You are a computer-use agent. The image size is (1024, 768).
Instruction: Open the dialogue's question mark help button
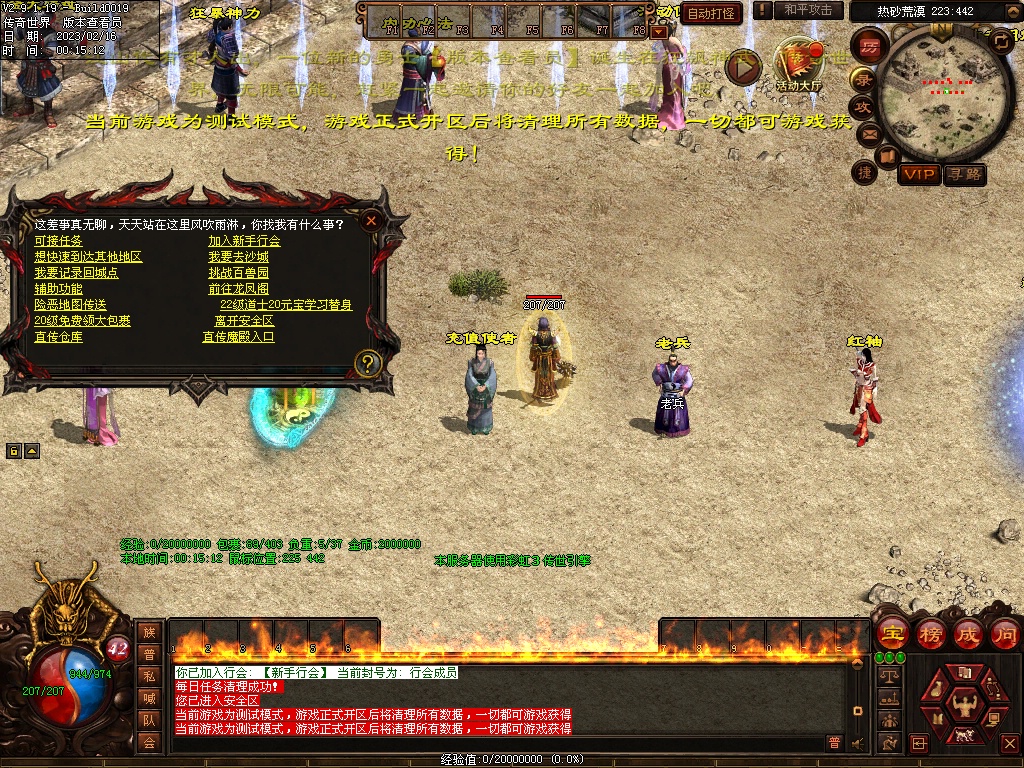tap(368, 363)
